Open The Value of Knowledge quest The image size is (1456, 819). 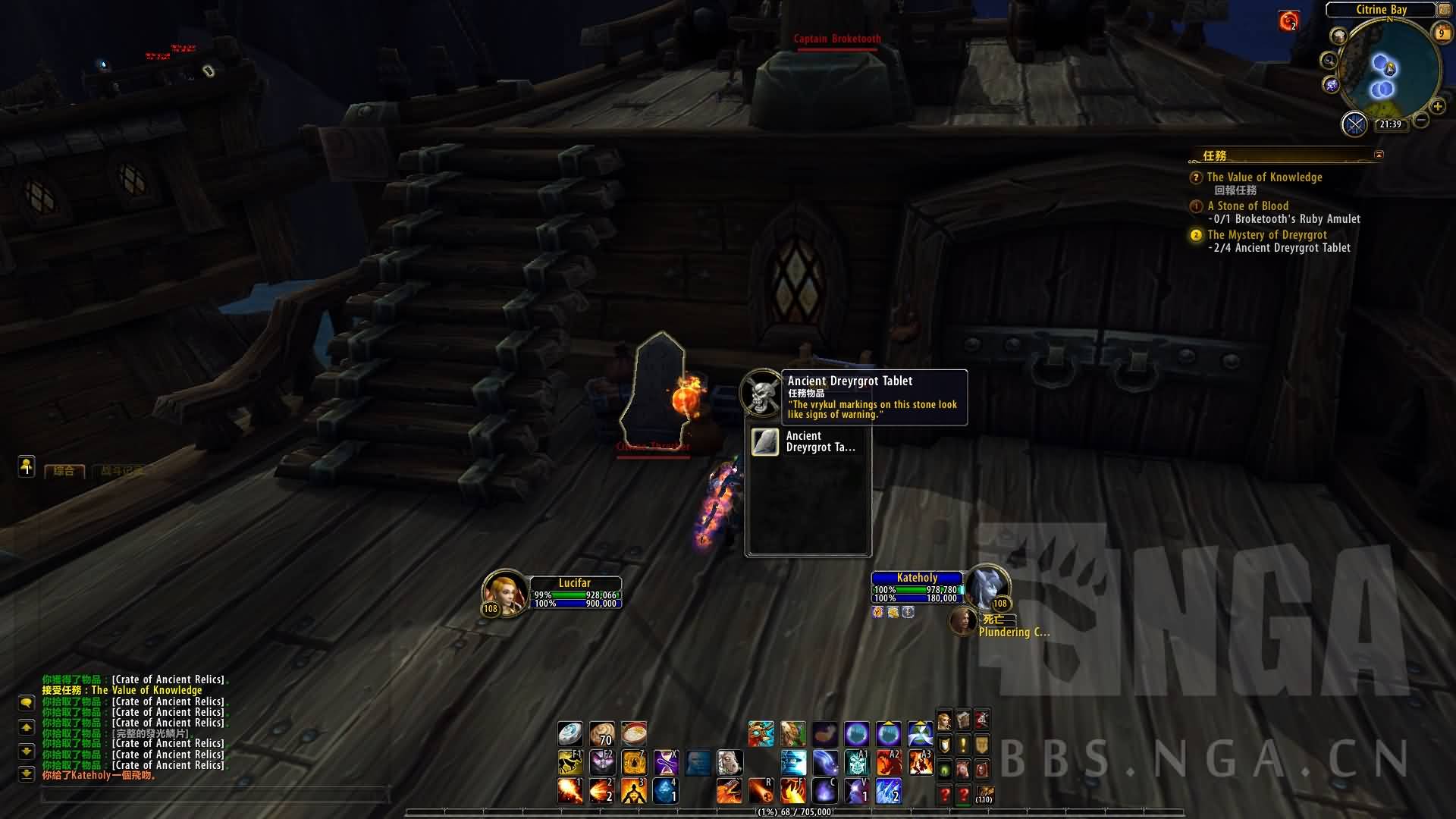[x=1264, y=177]
